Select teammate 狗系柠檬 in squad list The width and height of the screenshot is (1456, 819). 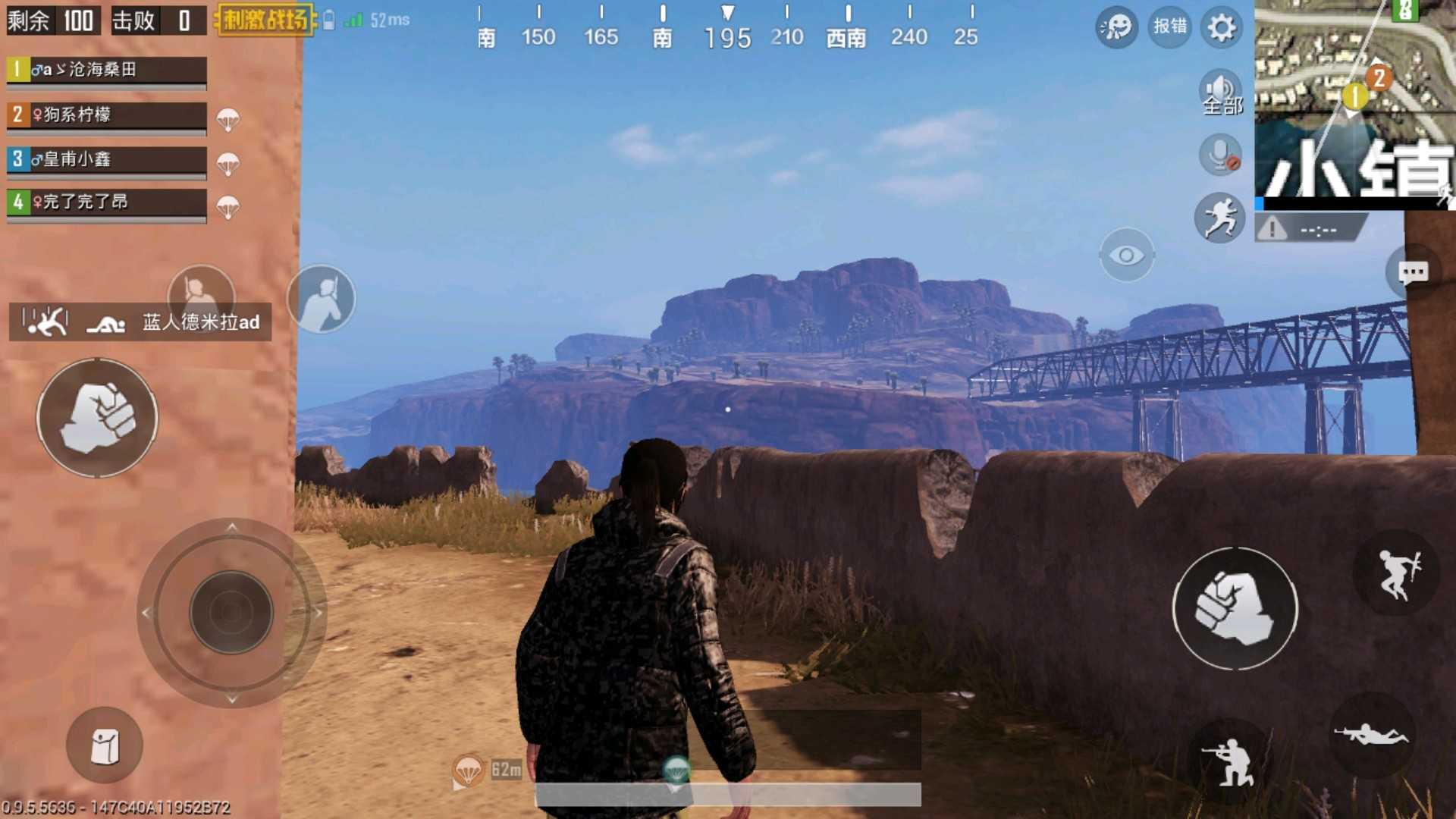tap(106, 115)
